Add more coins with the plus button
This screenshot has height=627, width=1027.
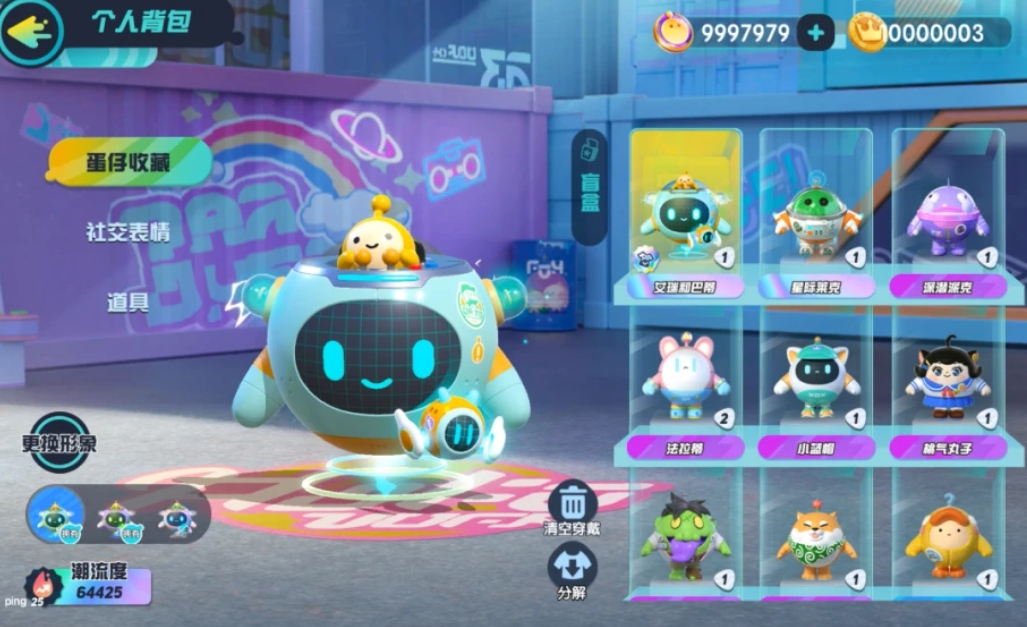coord(815,33)
